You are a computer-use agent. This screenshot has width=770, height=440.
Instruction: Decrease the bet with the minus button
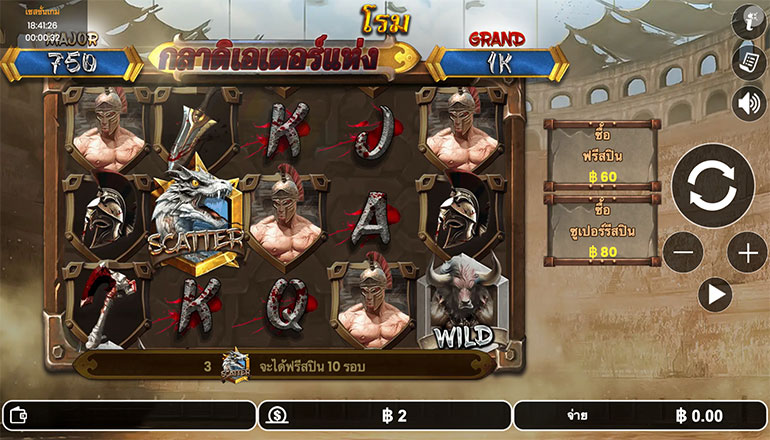pyautogui.click(x=683, y=253)
